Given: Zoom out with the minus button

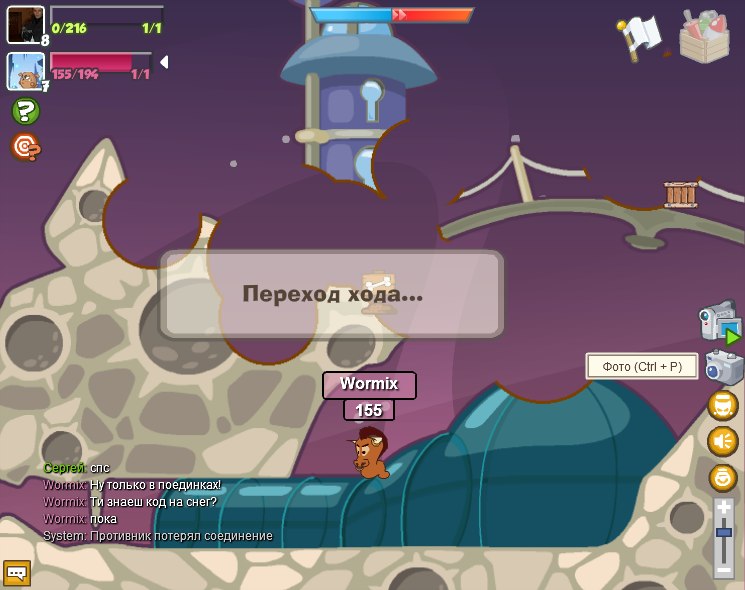Looking at the screenshot, I should point(724,570).
